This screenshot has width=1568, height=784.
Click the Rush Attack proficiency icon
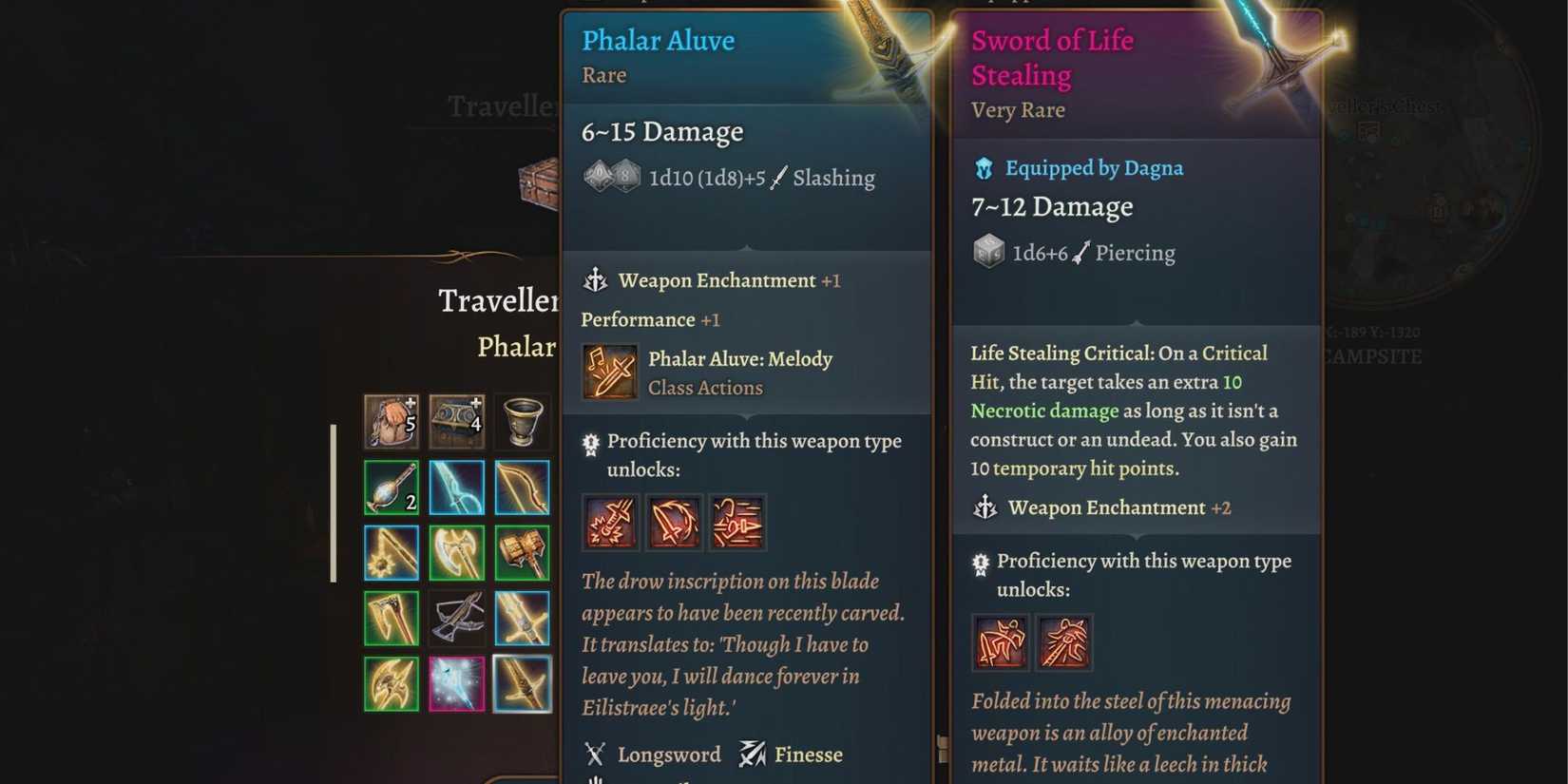[737, 522]
